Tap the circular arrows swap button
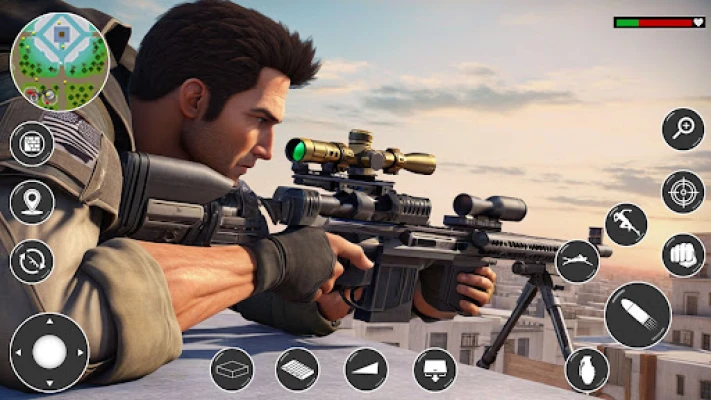The height and width of the screenshot is (400, 711). pyautogui.click(x=32, y=261)
